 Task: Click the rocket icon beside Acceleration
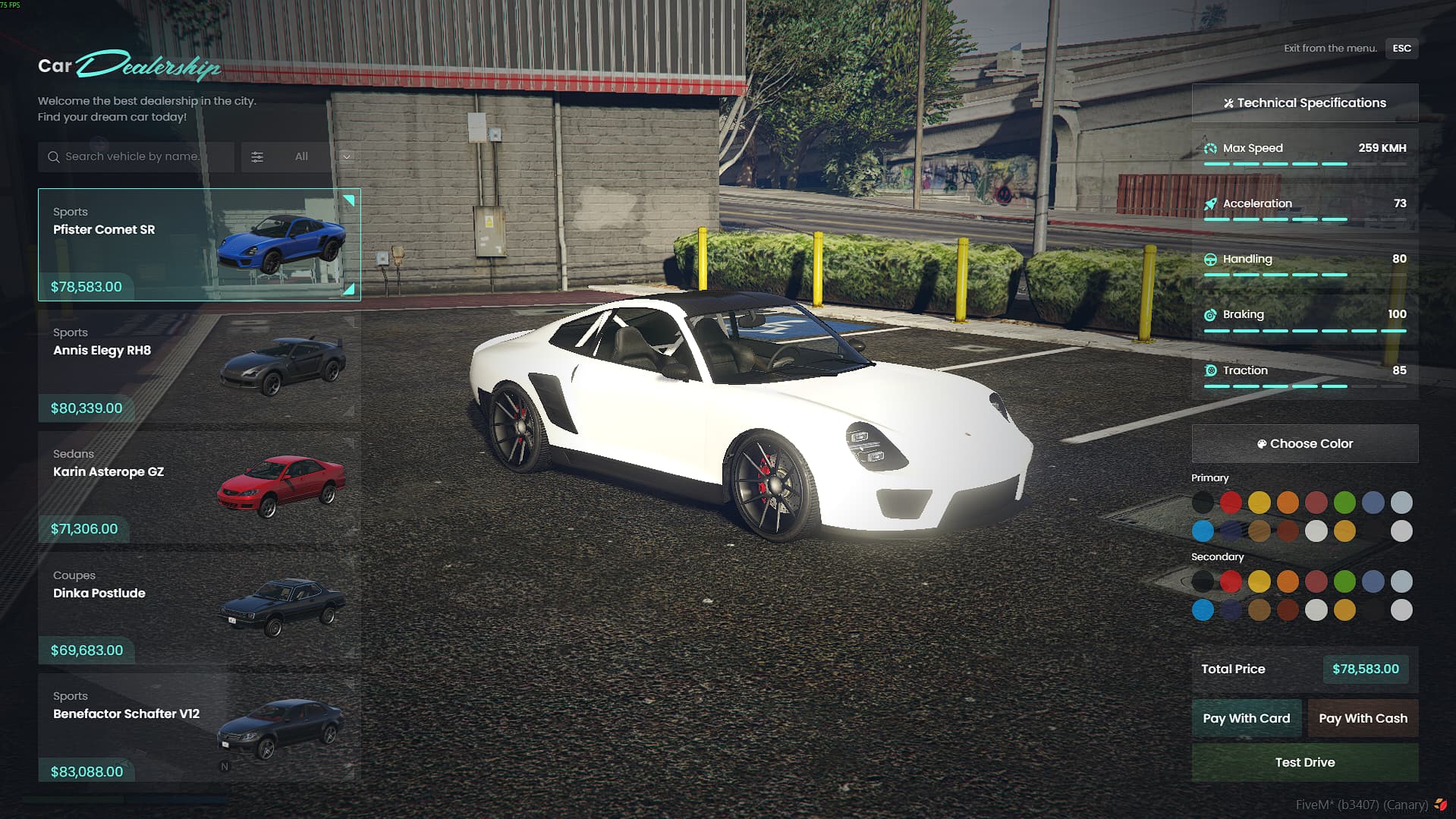tap(1209, 203)
